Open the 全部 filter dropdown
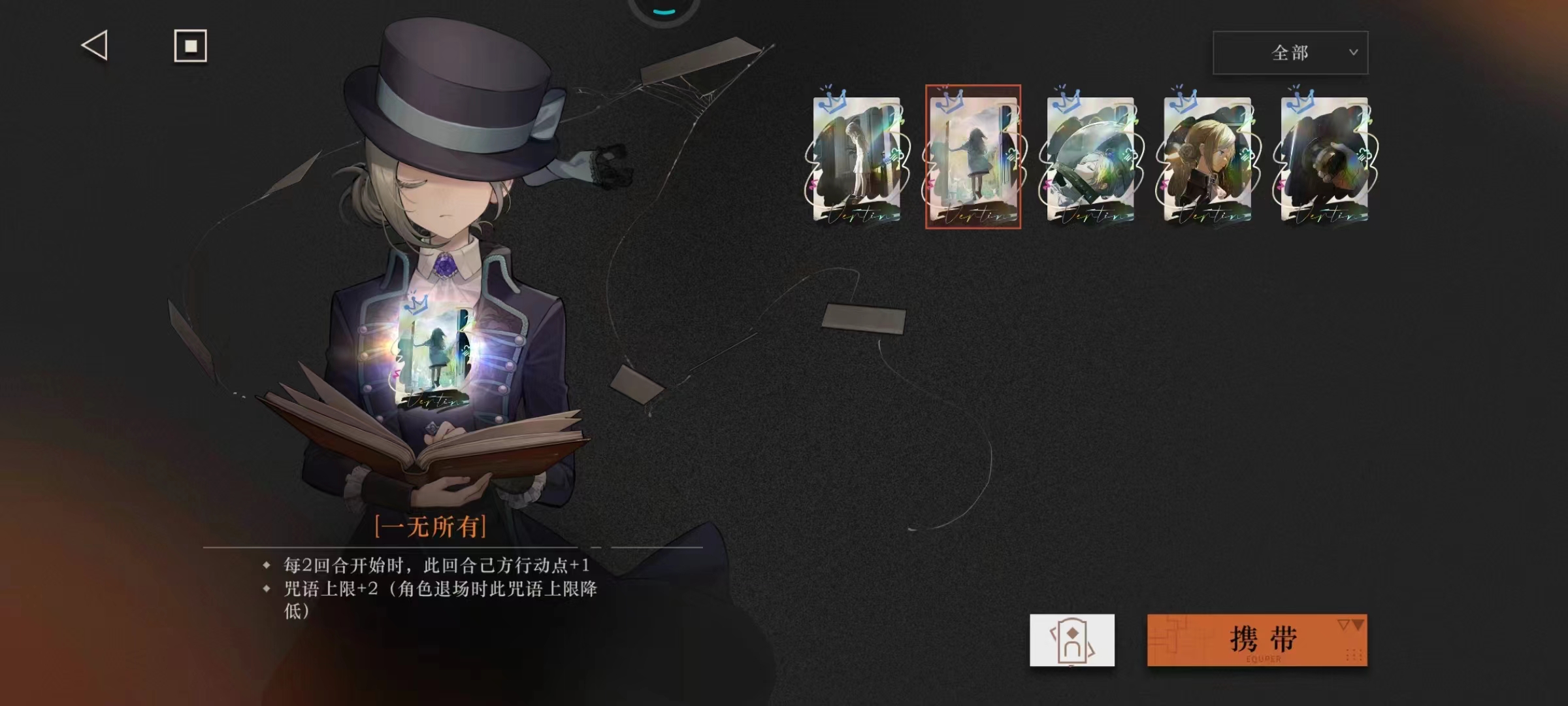The width and height of the screenshot is (1568, 706). pyautogui.click(x=1290, y=52)
